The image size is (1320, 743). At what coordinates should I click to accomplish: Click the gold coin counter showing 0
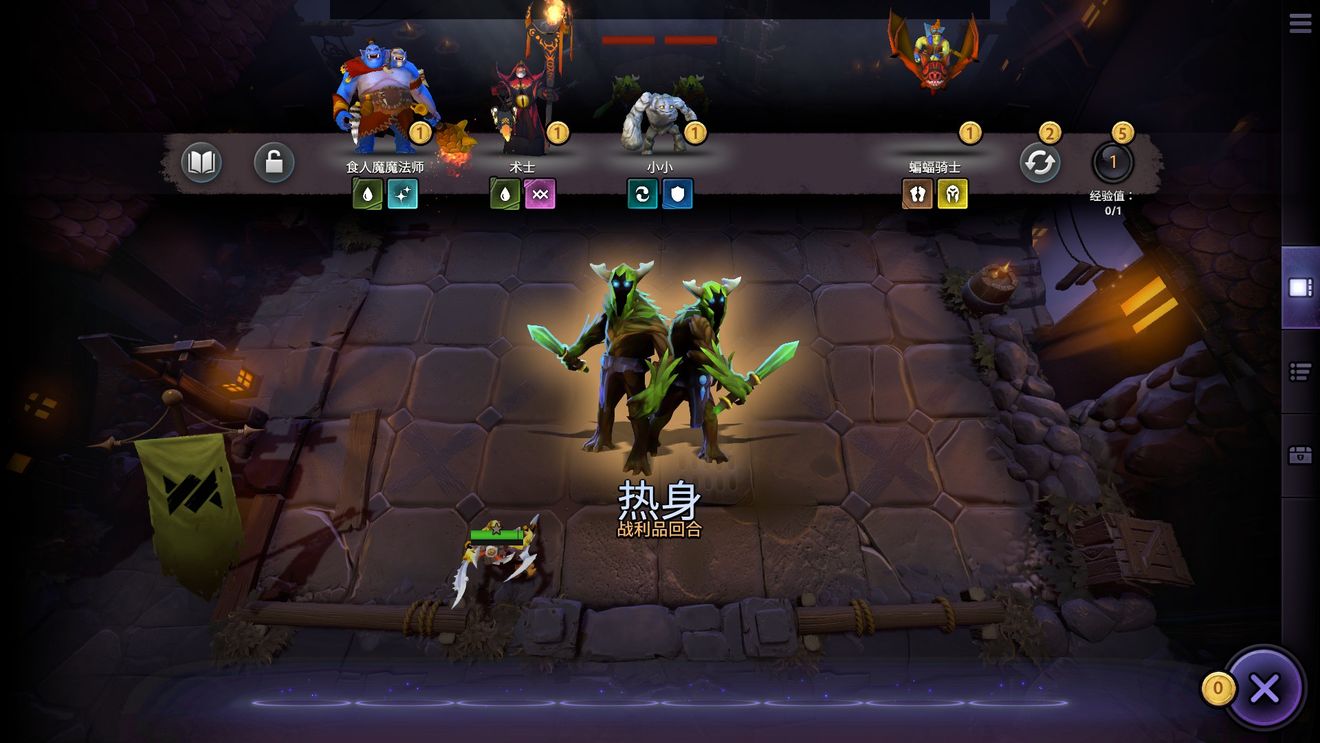[1218, 688]
